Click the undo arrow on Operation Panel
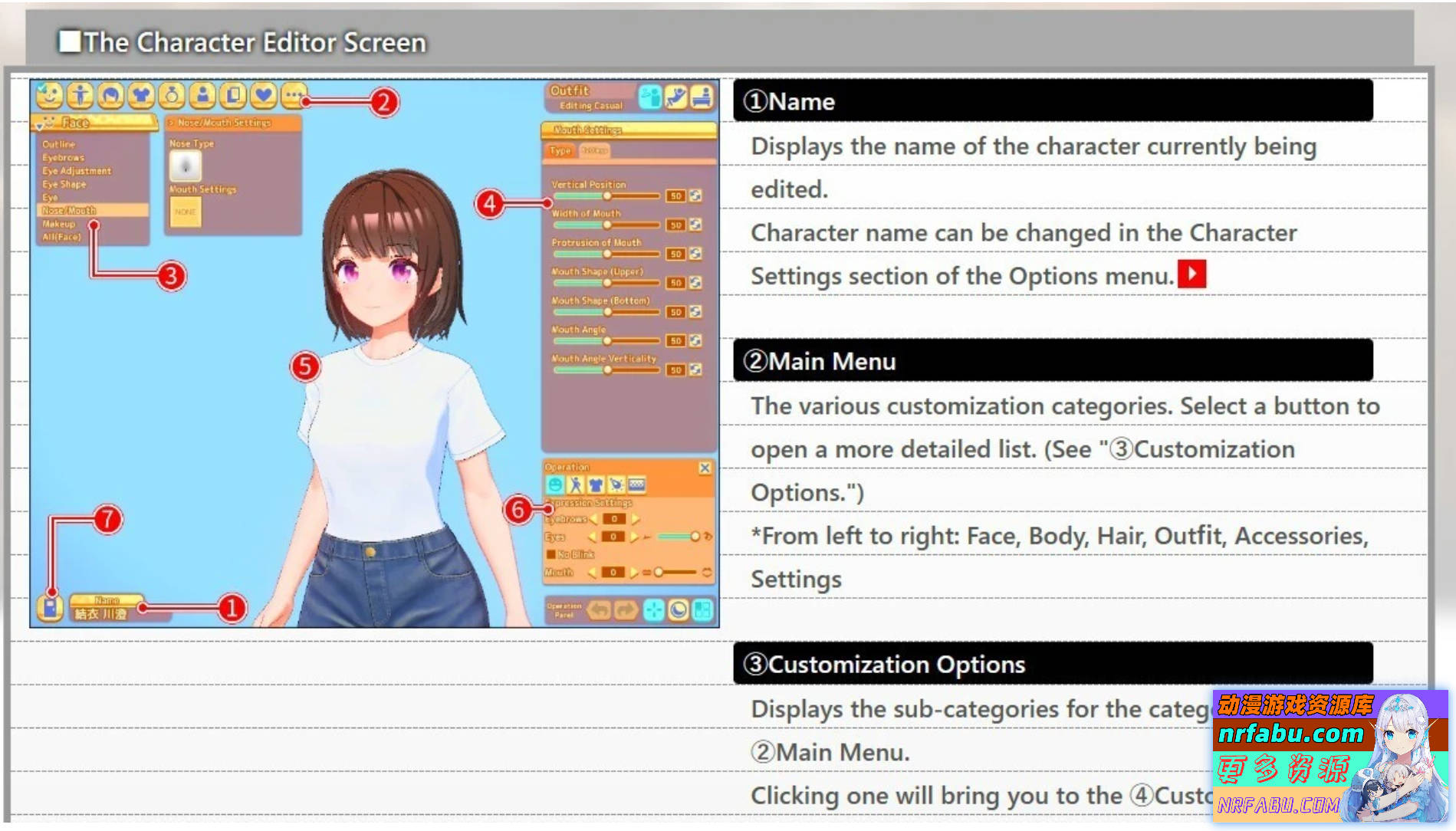 (x=599, y=610)
